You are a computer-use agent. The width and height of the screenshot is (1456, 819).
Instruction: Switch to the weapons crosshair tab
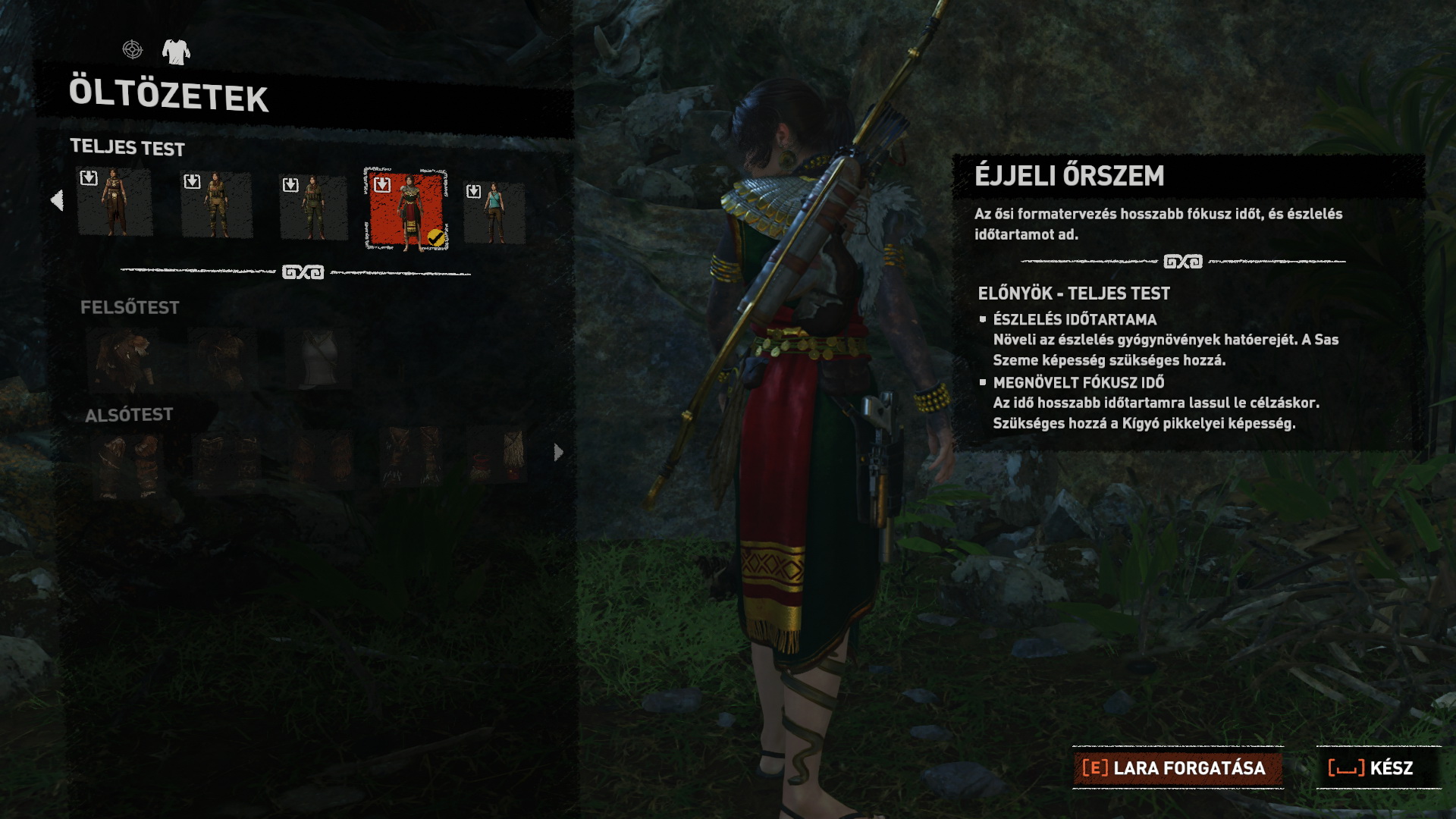point(133,50)
